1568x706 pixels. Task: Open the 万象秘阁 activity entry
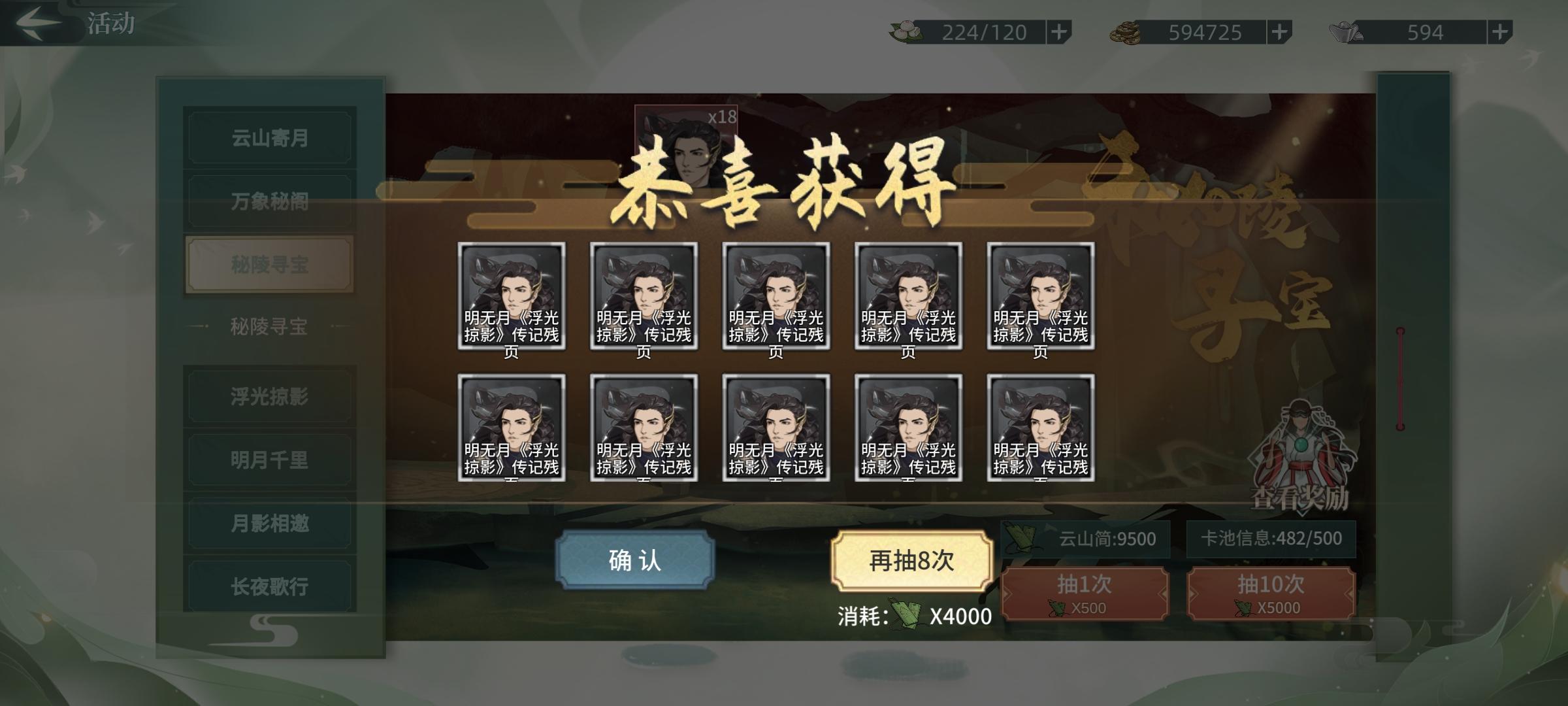(x=269, y=201)
